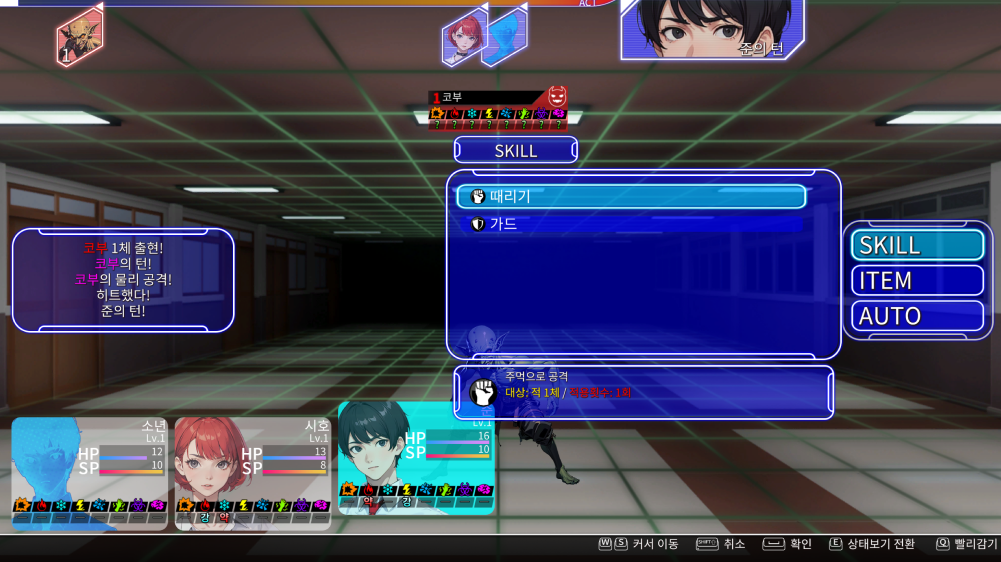
Task: Choose the 가드 guard skill
Action: click(x=631, y=224)
